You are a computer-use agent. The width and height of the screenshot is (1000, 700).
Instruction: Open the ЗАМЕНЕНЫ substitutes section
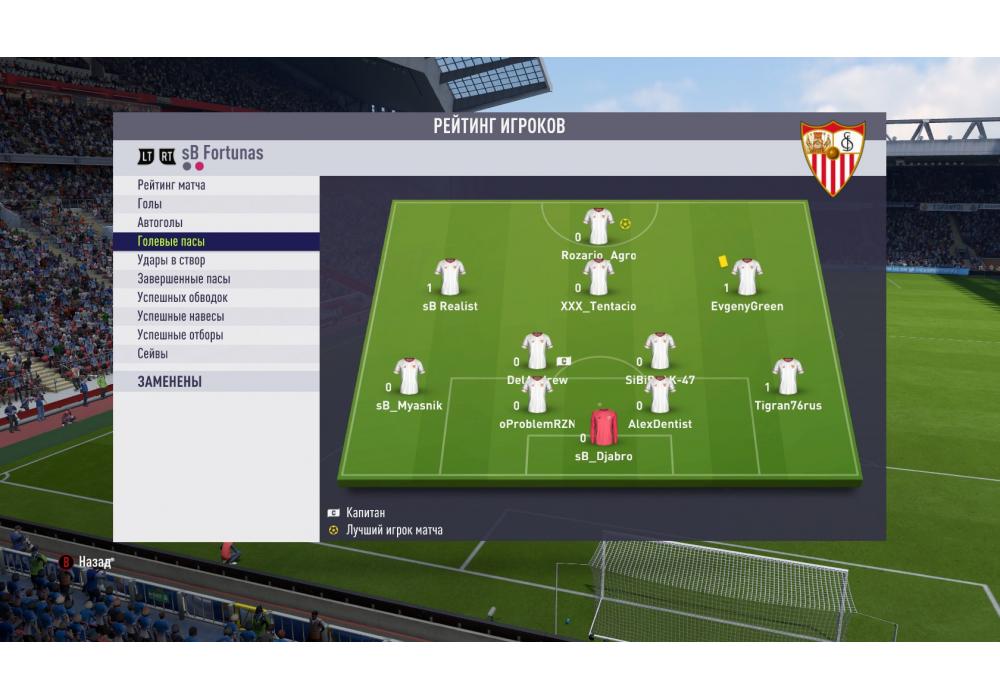click(x=215, y=382)
